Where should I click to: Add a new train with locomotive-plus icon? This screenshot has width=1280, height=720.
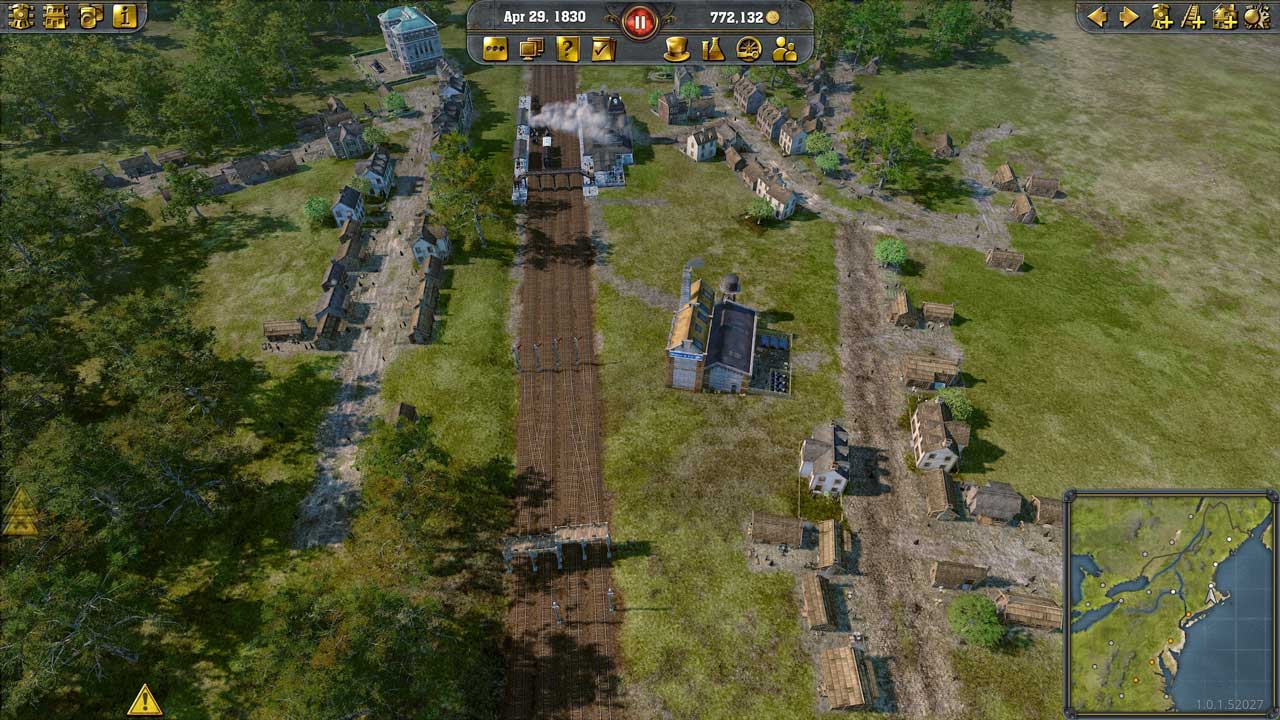(1161, 16)
